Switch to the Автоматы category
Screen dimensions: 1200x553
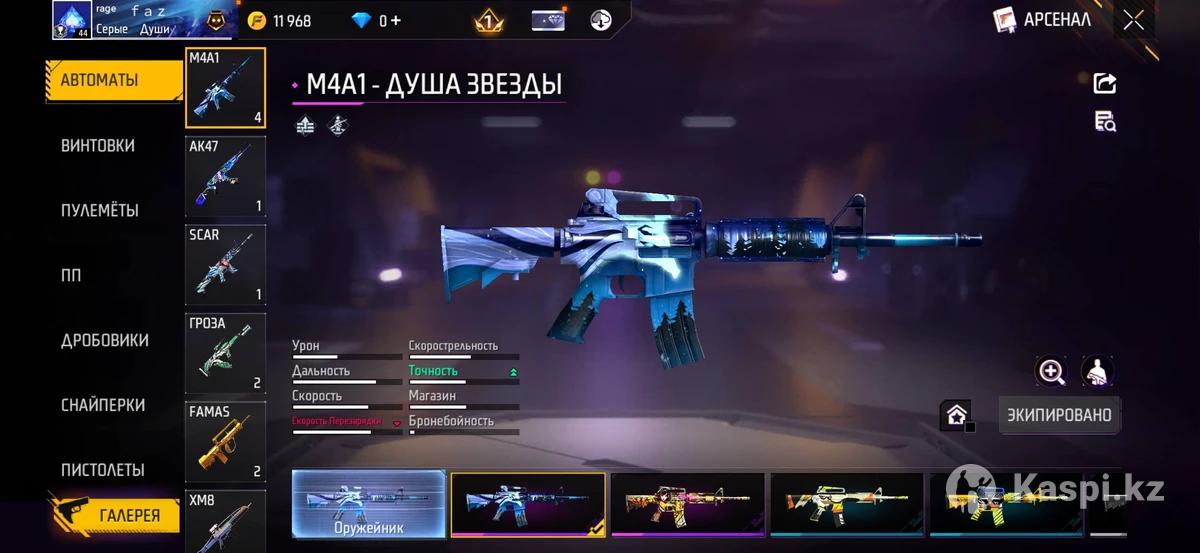pos(100,80)
